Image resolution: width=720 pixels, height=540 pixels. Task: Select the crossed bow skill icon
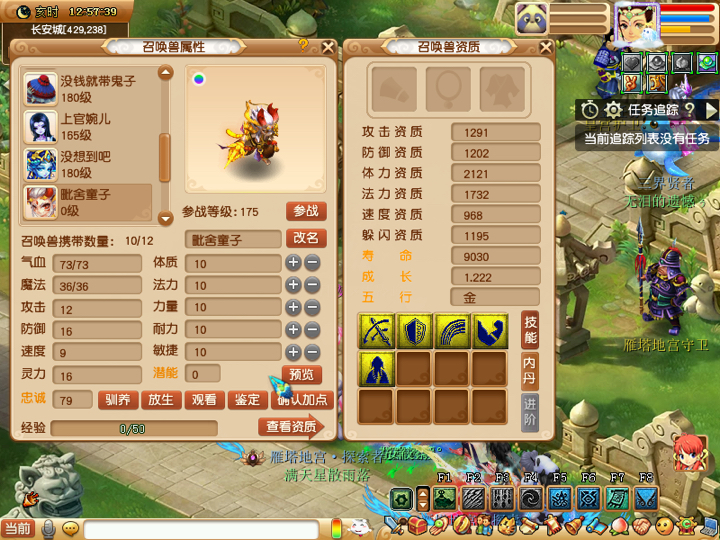click(x=376, y=331)
